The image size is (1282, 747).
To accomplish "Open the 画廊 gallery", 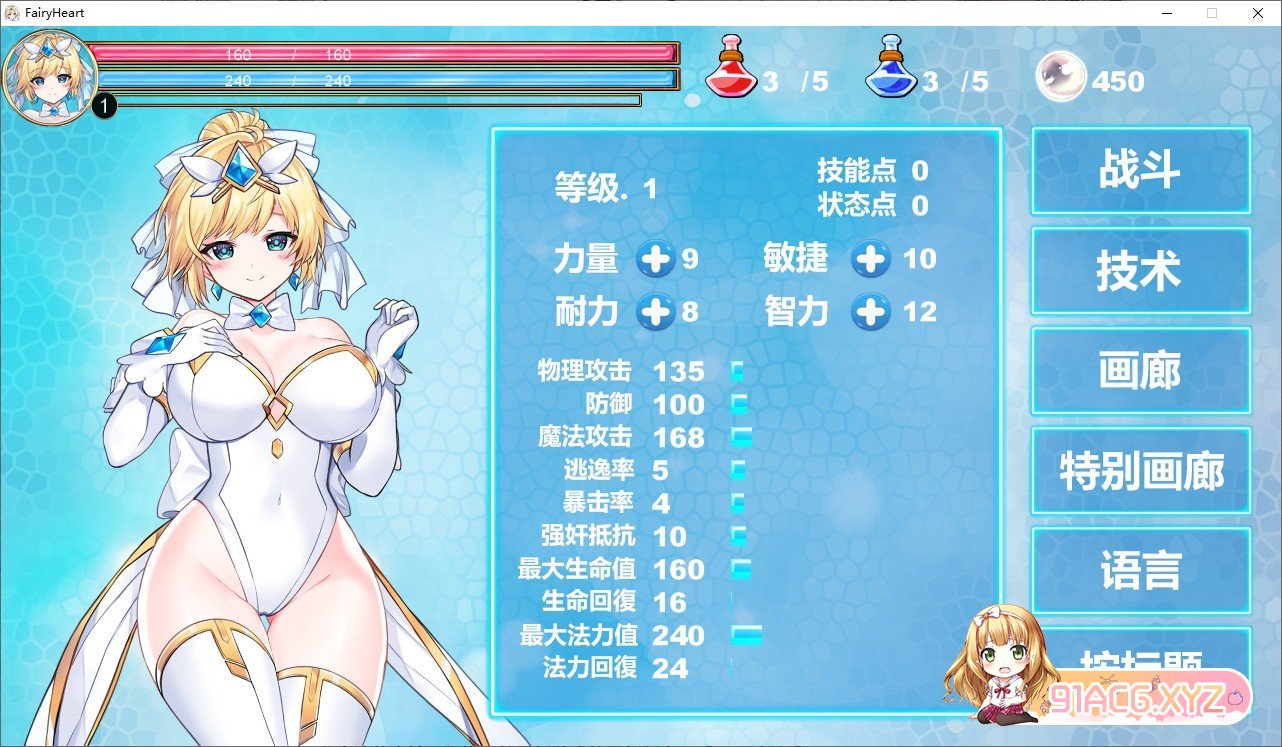I will click(1140, 371).
